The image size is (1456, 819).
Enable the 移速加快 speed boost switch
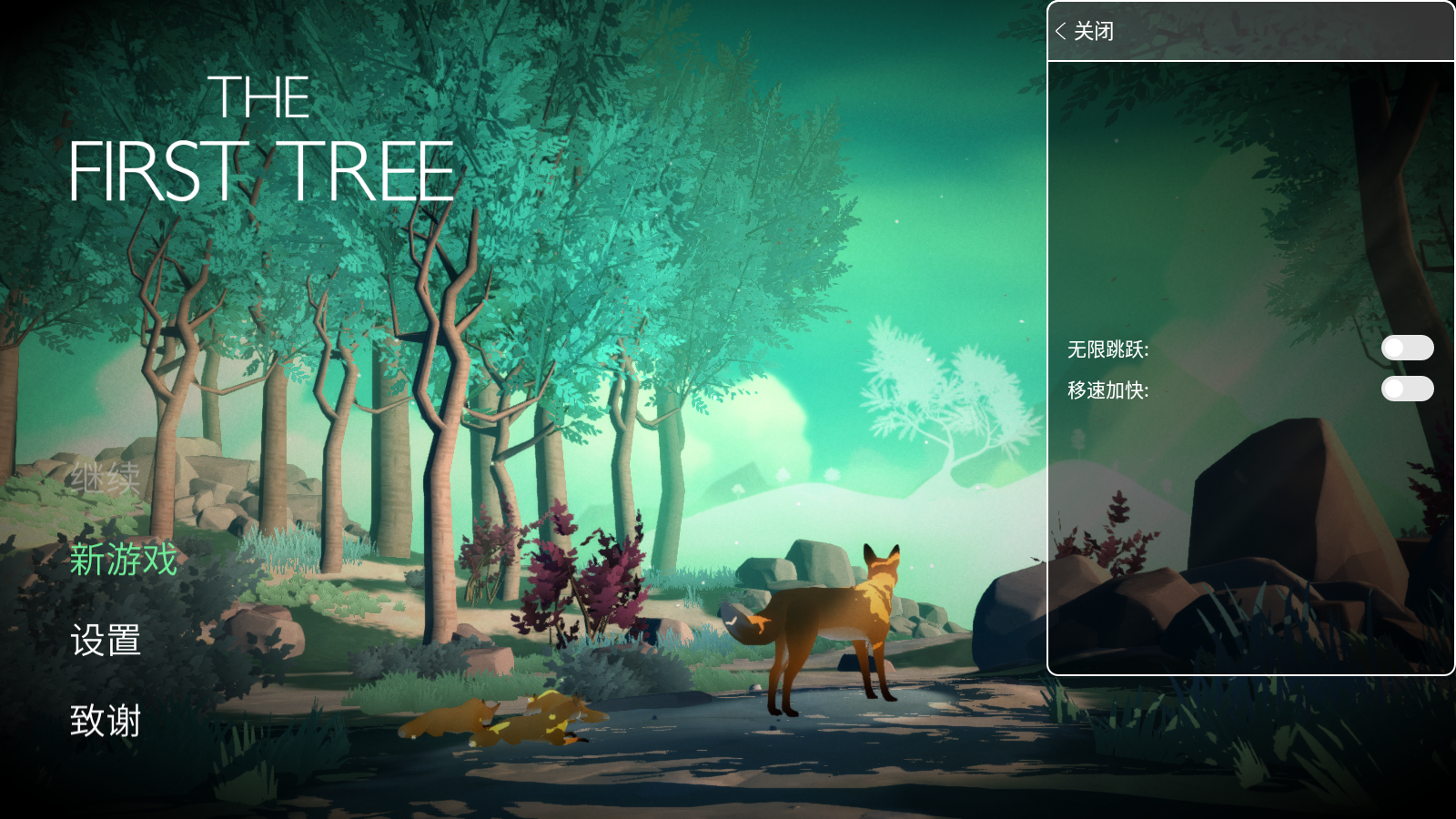tap(1407, 389)
